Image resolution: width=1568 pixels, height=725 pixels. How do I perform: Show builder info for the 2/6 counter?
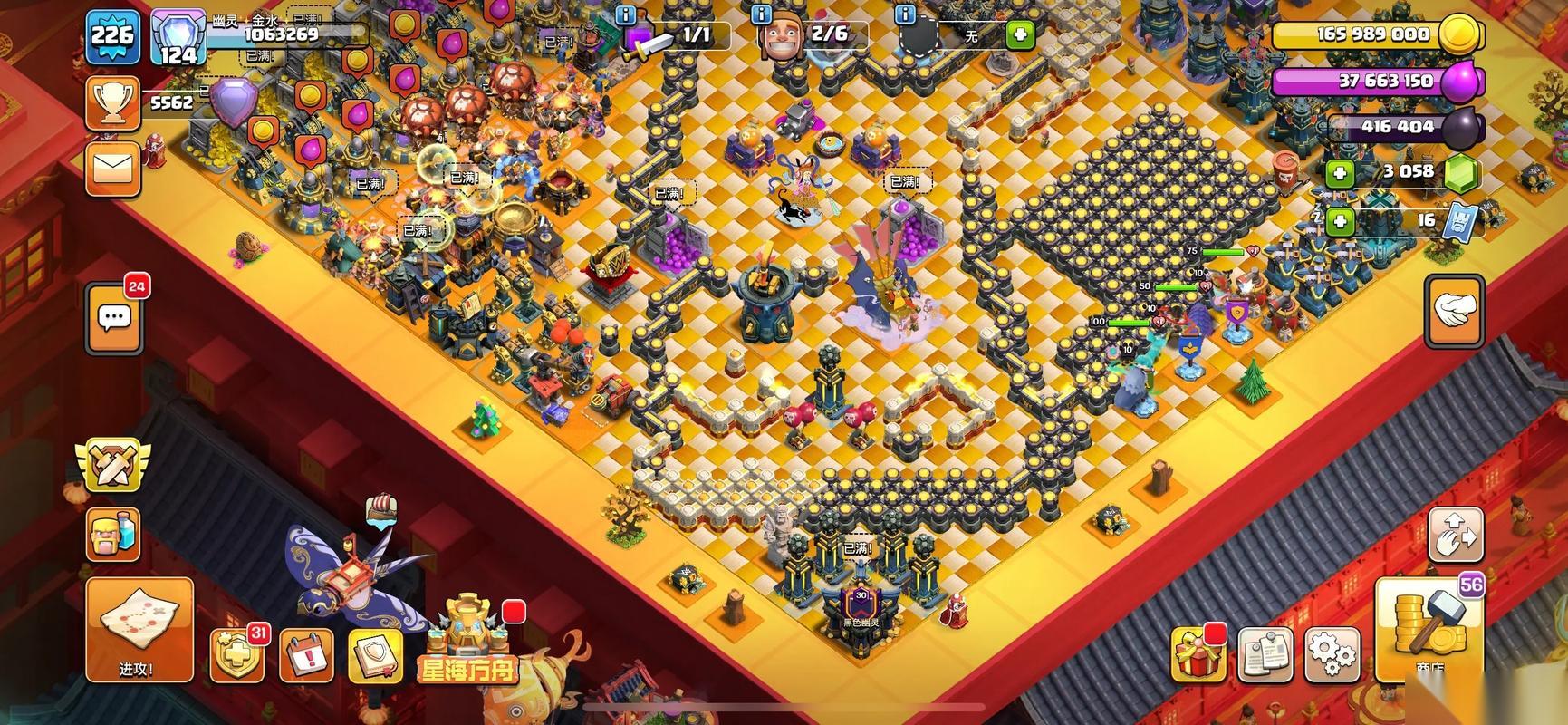click(x=761, y=15)
